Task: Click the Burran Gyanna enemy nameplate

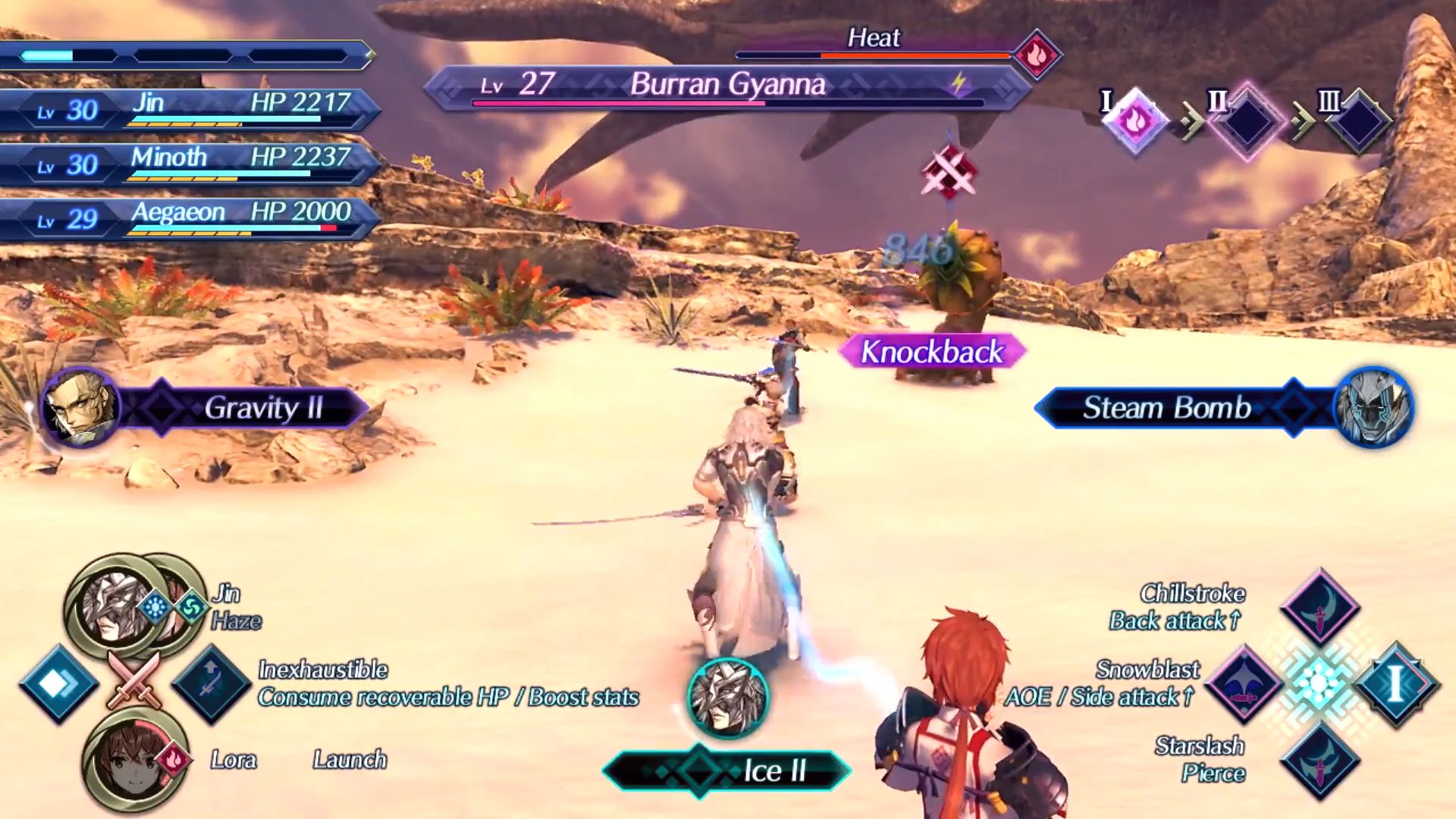Action: [x=726, y=85]
